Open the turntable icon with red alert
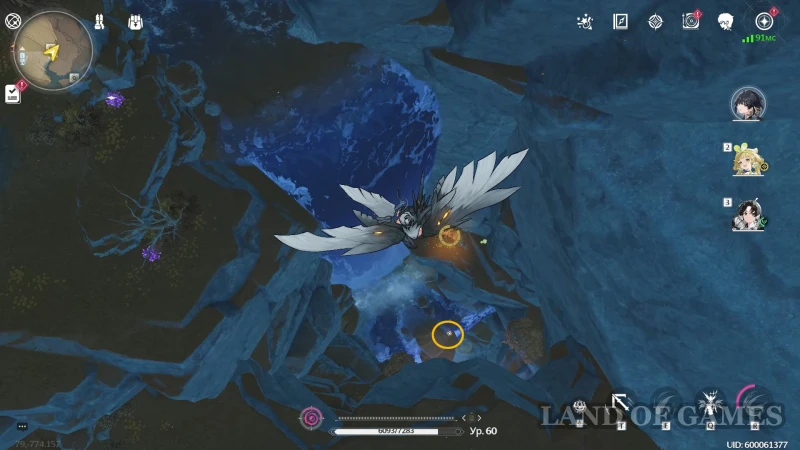 tap(690, 21)
